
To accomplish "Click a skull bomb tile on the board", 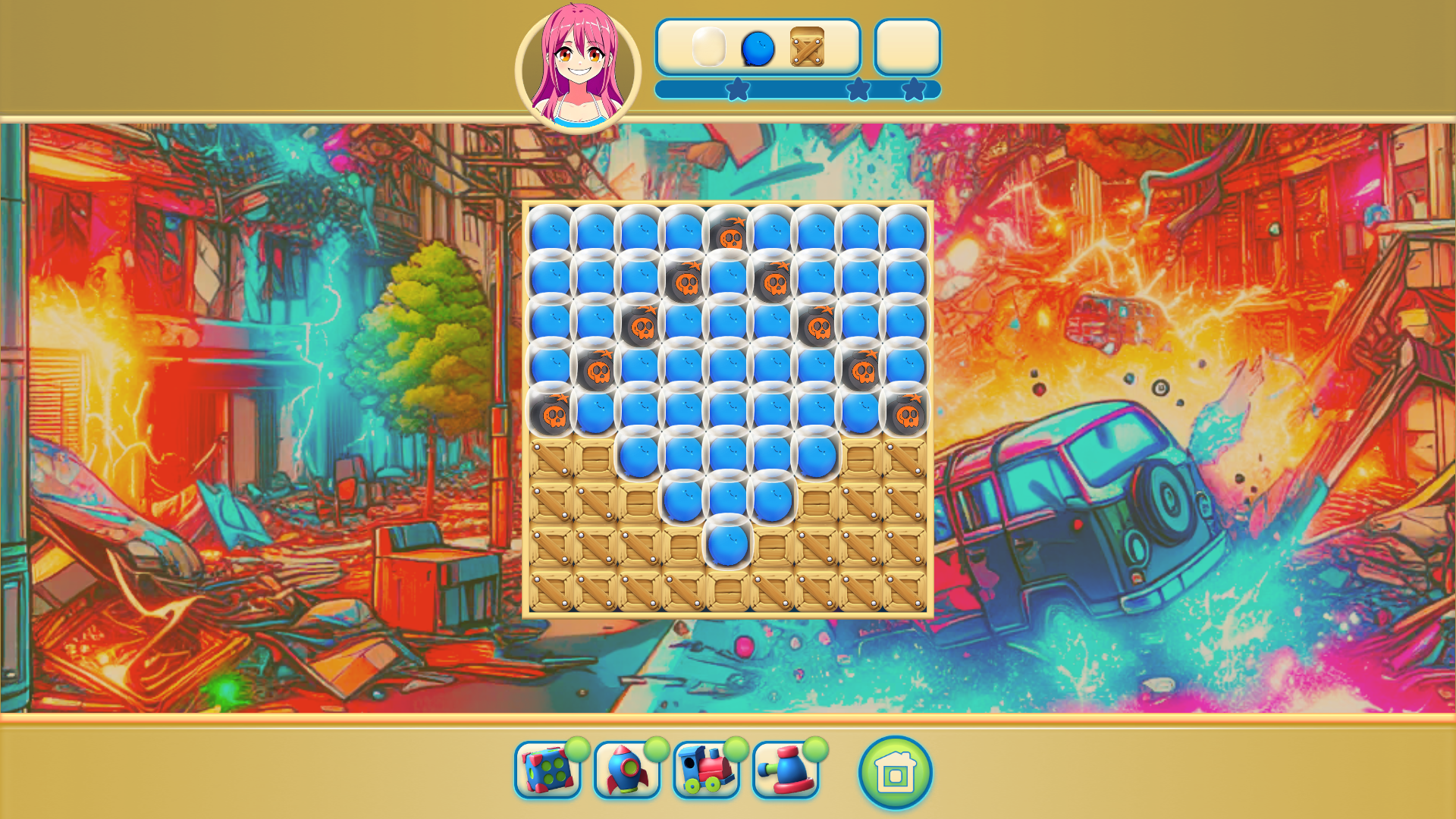I will click(x=727, y=236).
